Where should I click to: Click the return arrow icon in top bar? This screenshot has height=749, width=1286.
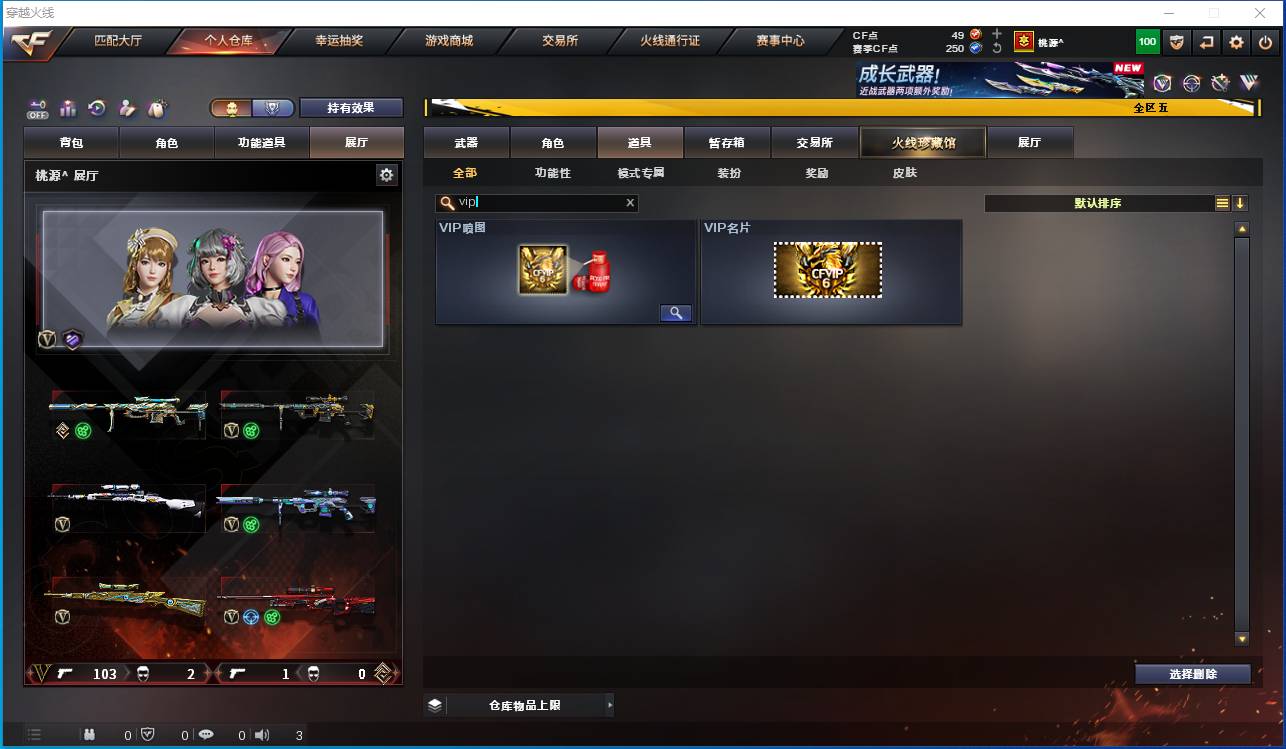coord(1207,42)
